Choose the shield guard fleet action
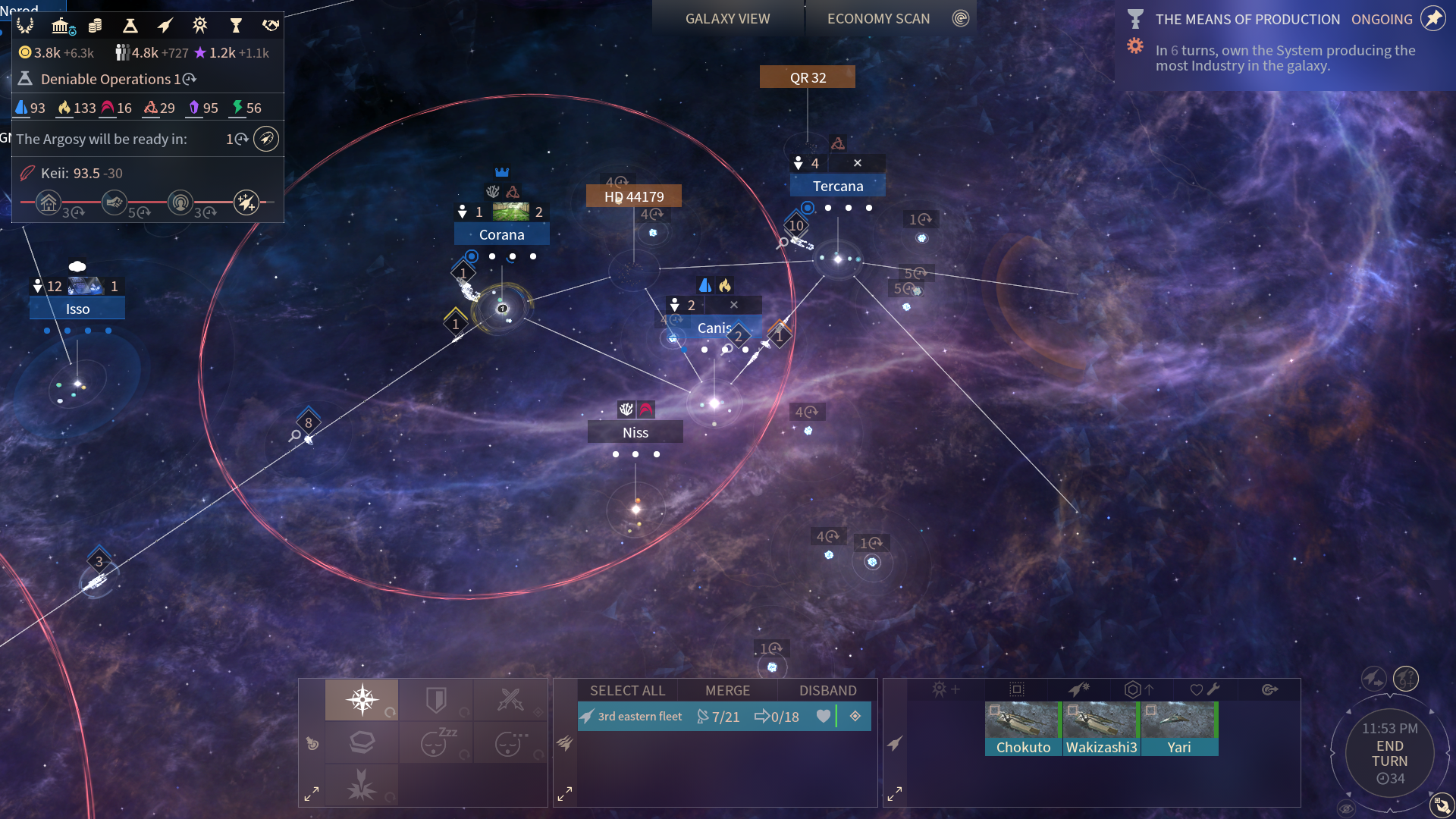Viewport: 1456px width, 819px height. [x=436, y=699]
